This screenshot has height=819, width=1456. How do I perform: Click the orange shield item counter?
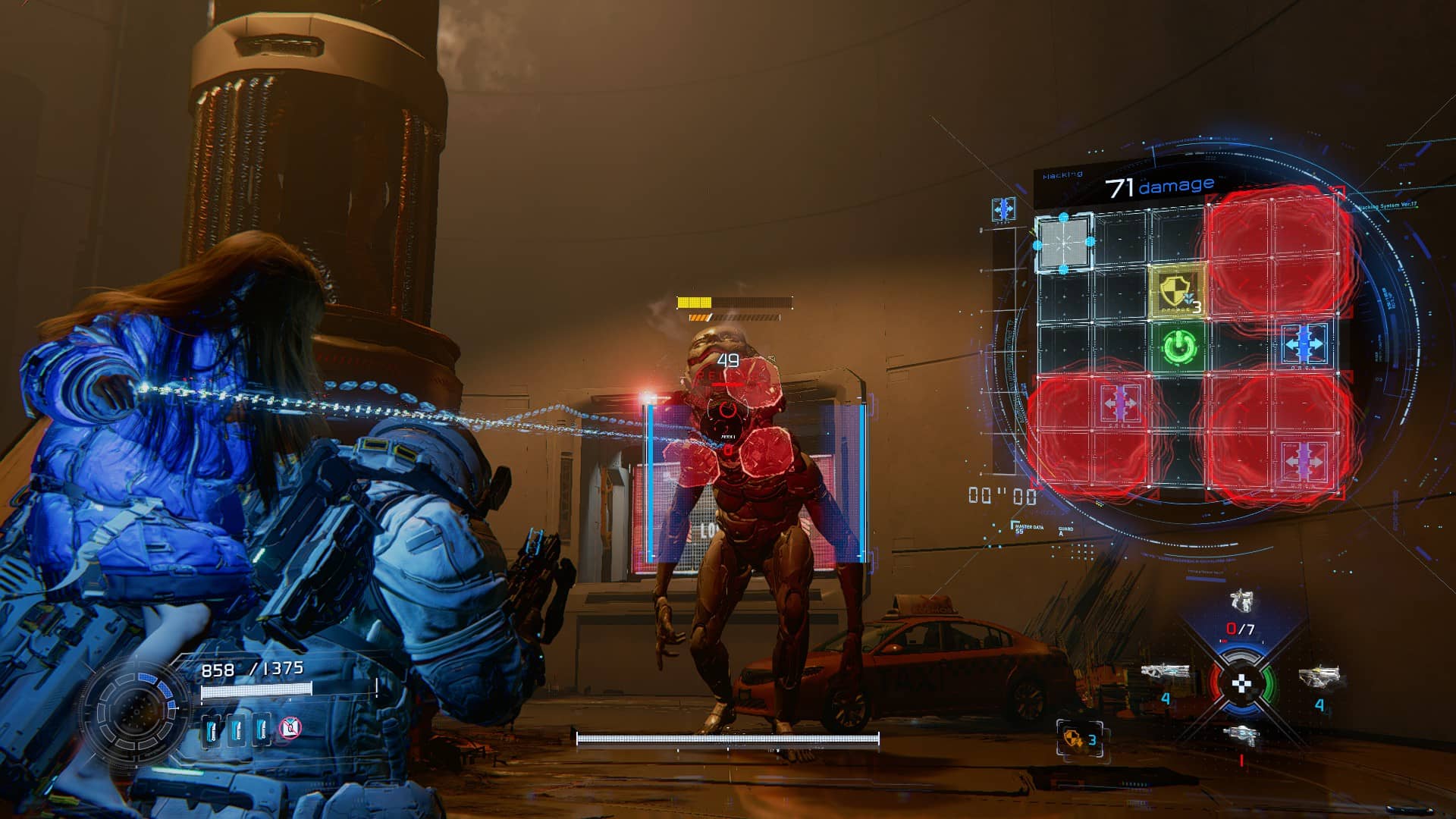[x=1079, y=739]
